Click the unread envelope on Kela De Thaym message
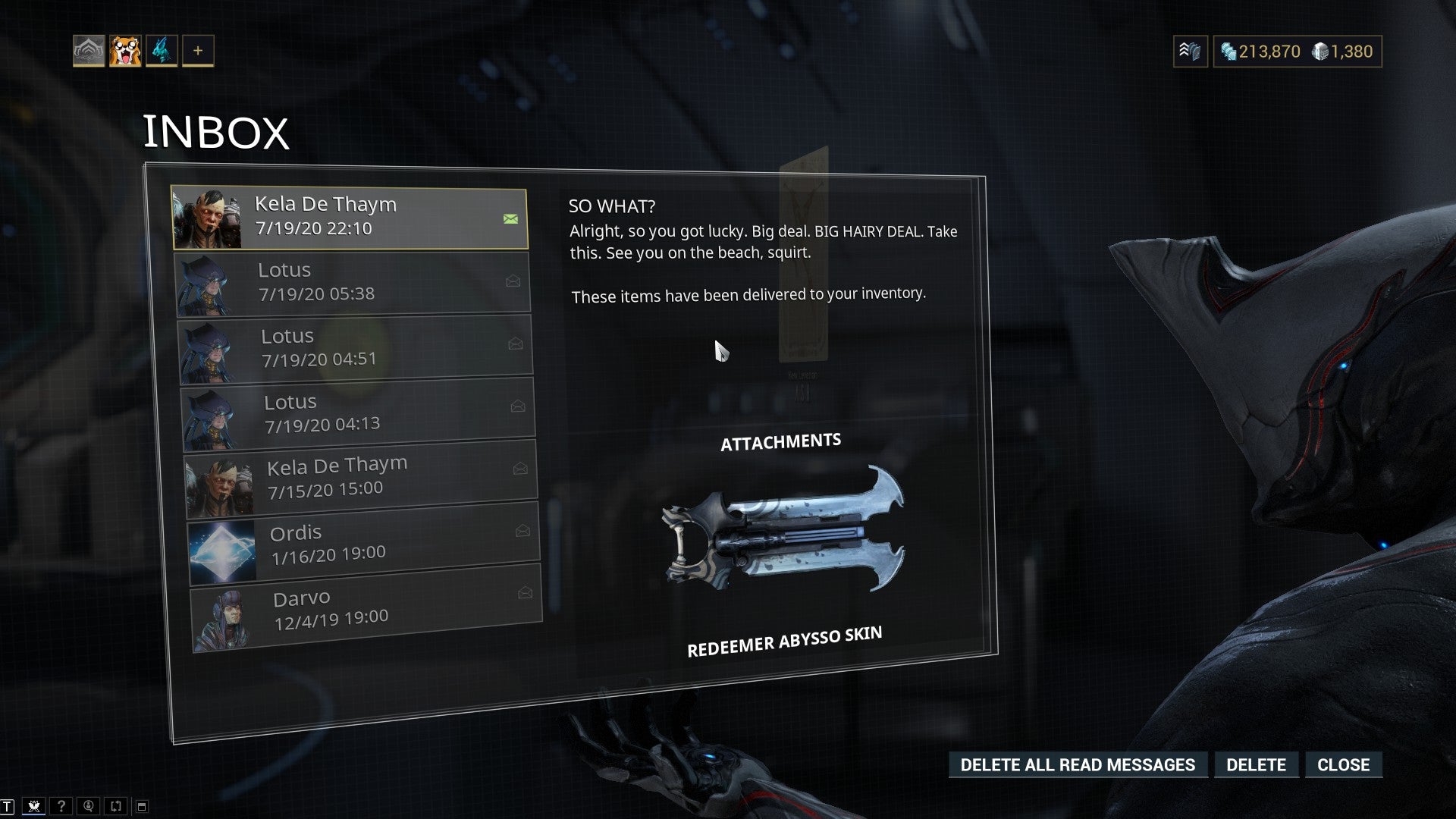 (x=510, y=218)
